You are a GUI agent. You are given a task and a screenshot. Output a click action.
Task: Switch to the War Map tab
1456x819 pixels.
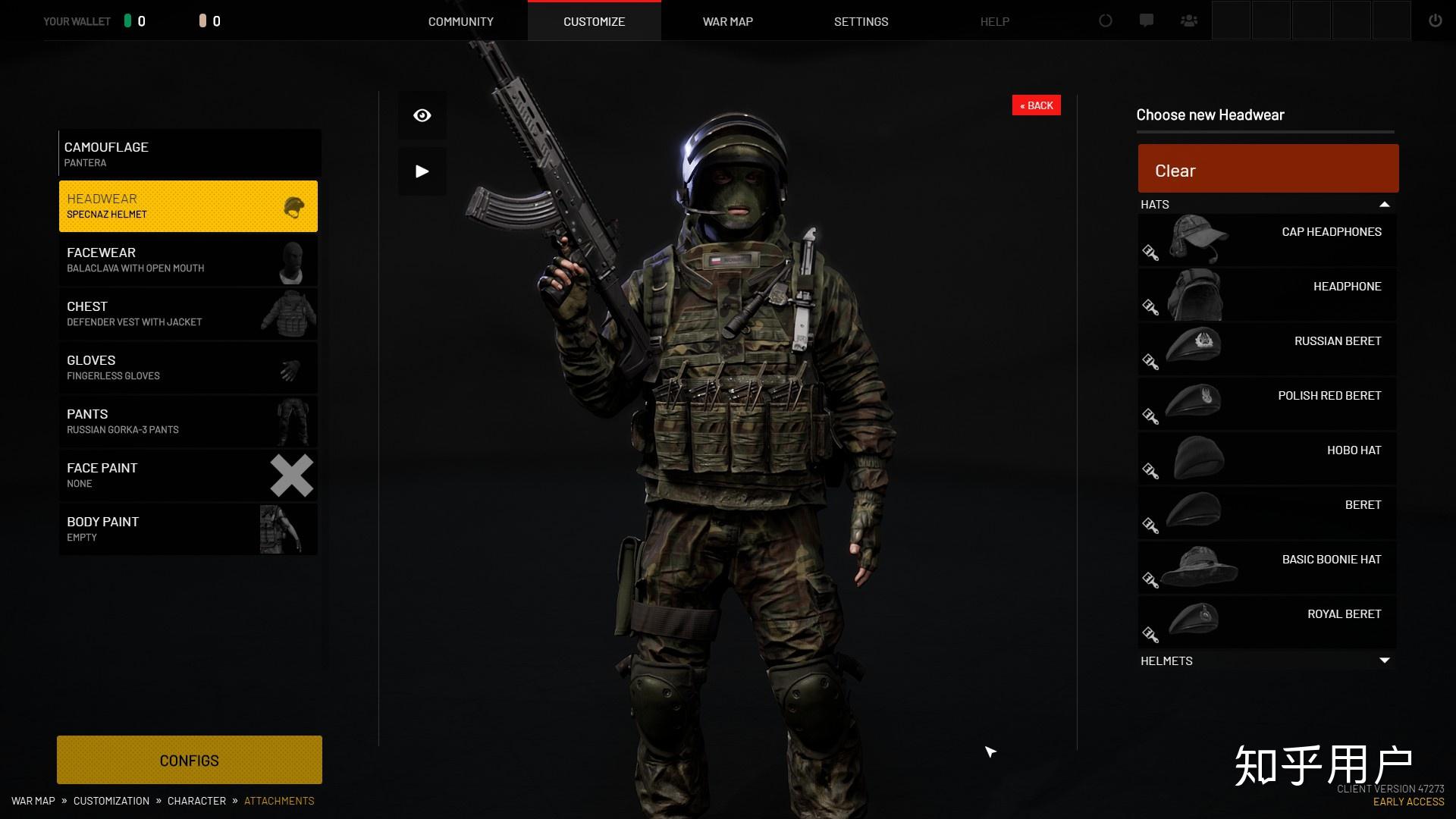tap(727, 21)
